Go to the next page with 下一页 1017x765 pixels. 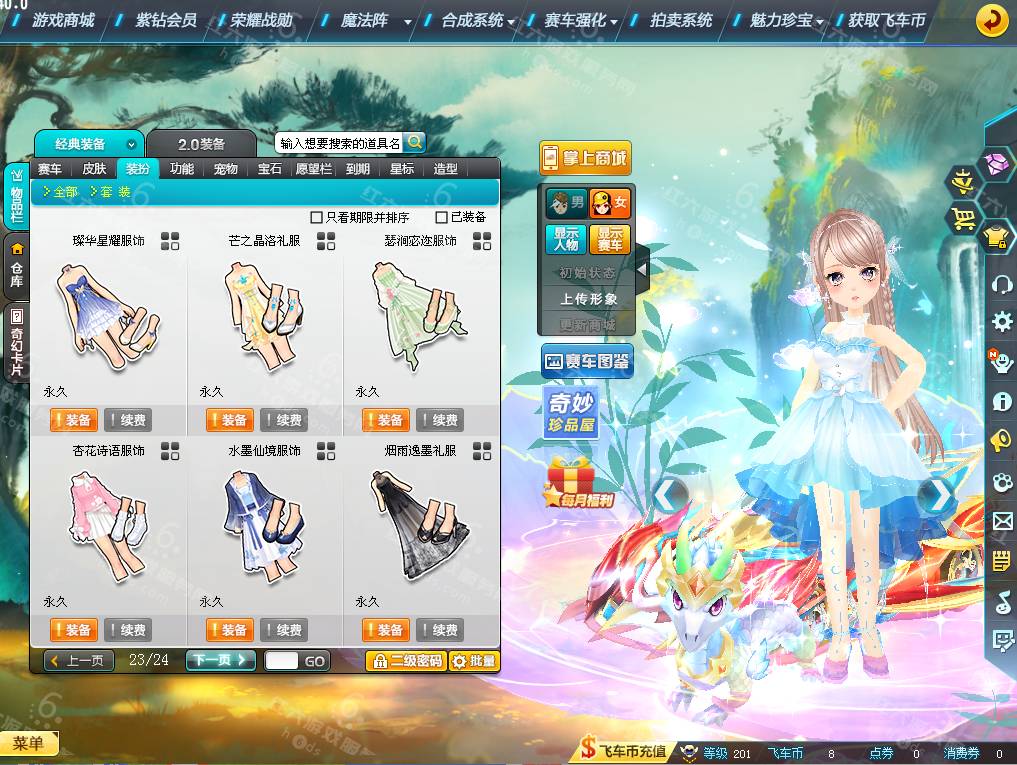click(x=219, y=660)
